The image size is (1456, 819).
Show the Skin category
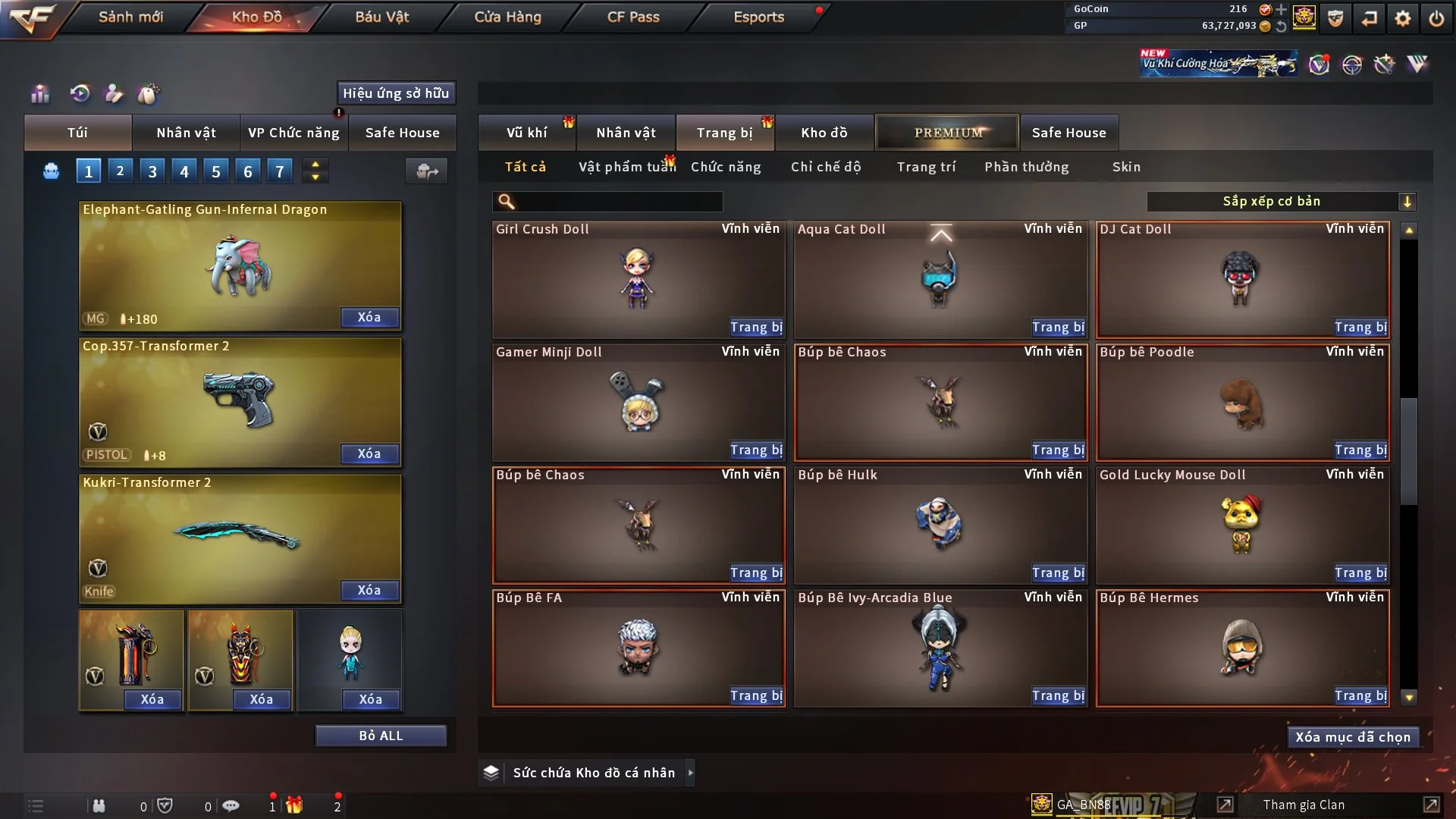click(x=1126, y=167)
